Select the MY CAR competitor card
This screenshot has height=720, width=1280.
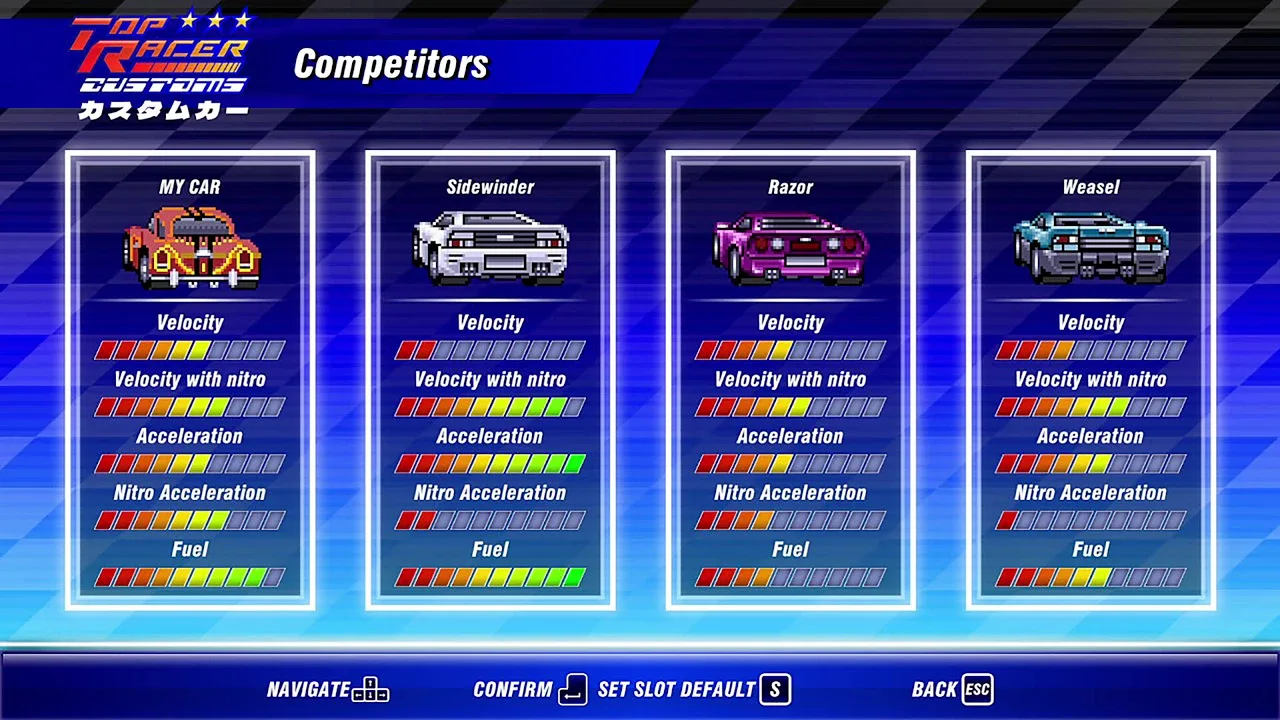tap(190, 380)
